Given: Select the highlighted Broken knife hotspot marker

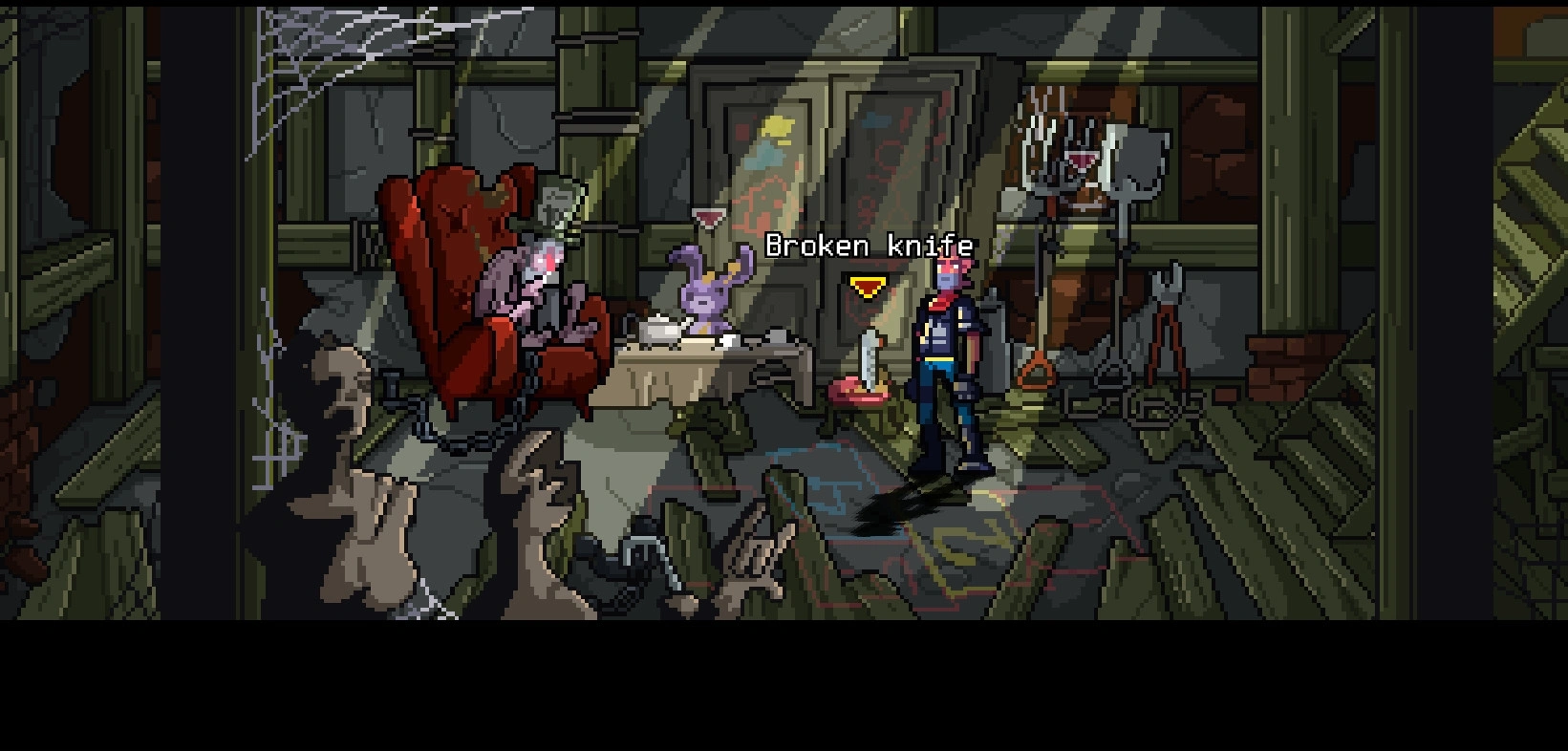Looking at the screenshot, I should 867,287.
